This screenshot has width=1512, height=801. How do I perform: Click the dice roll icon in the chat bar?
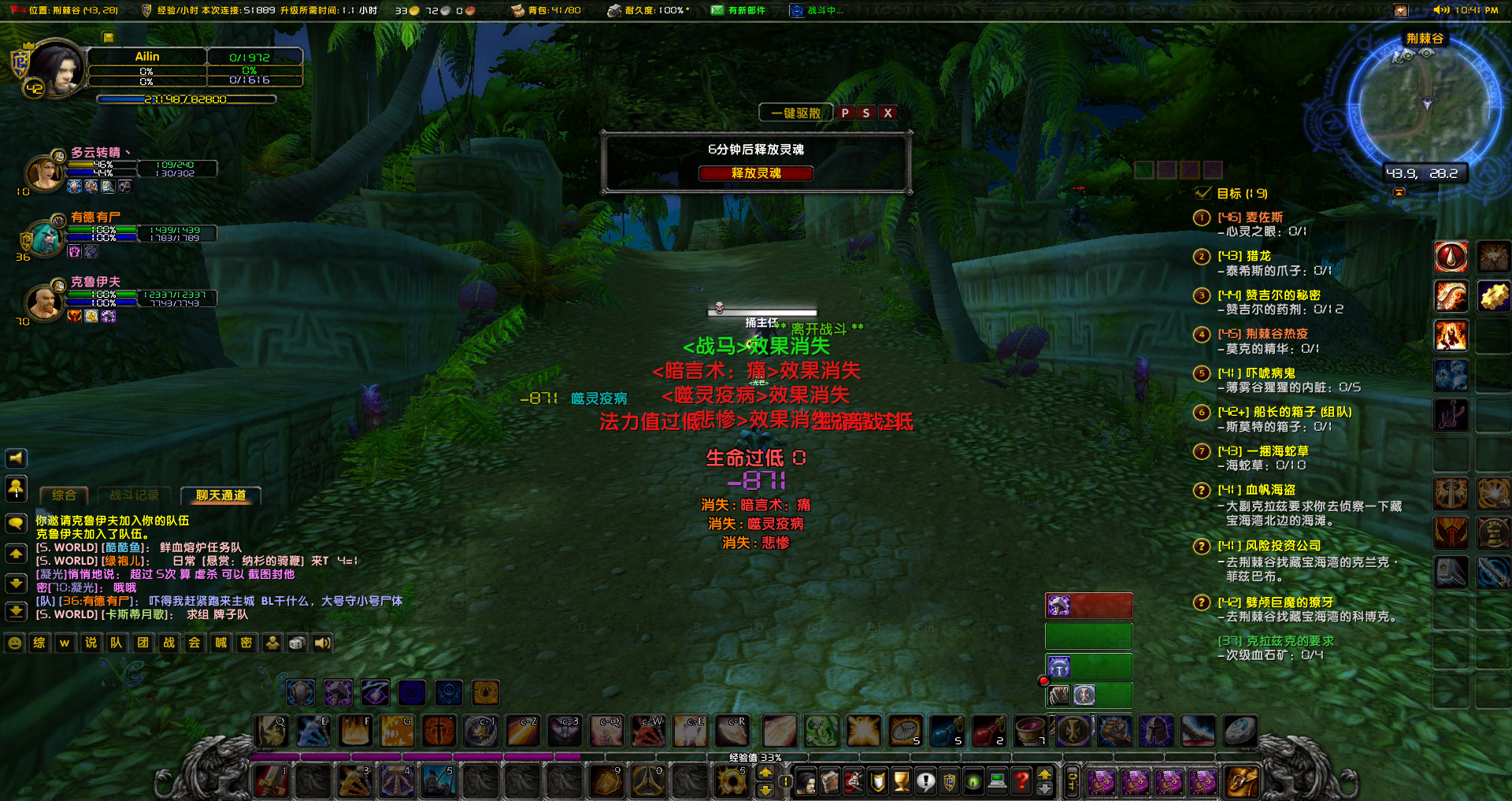pyautogui.click(x=295, y=643)
